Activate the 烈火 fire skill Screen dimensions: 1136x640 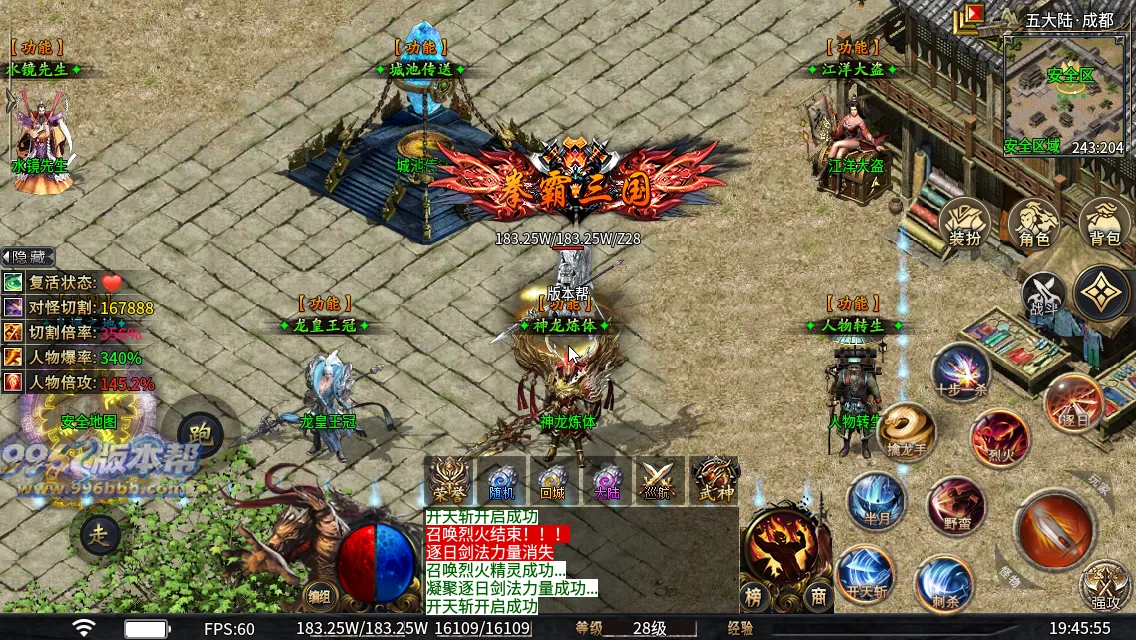coord(999,437)
